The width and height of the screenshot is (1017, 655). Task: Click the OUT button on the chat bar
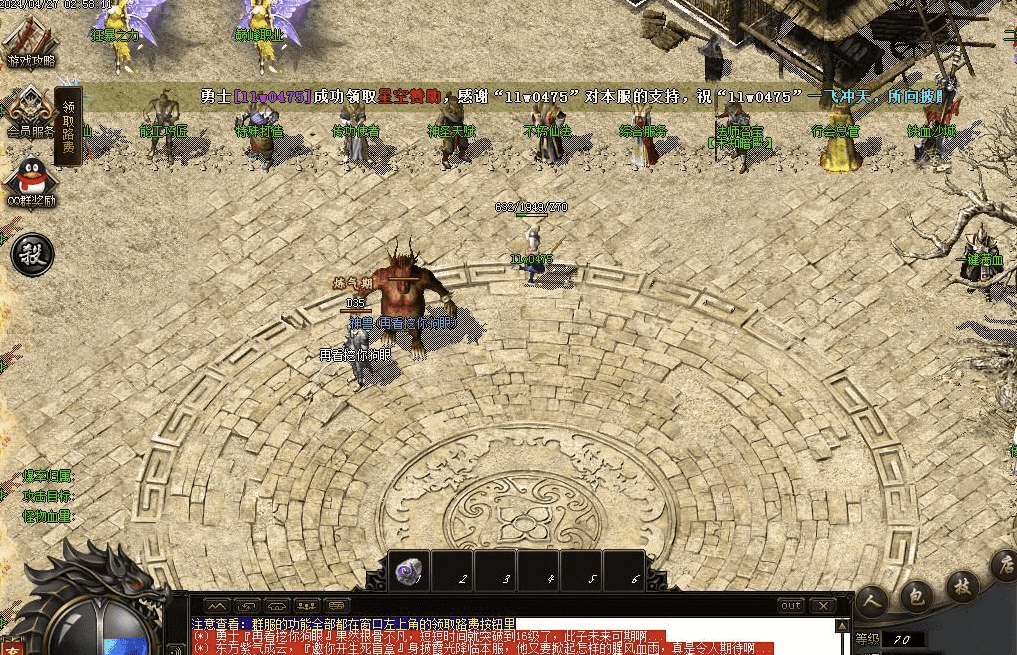point(790,606)
